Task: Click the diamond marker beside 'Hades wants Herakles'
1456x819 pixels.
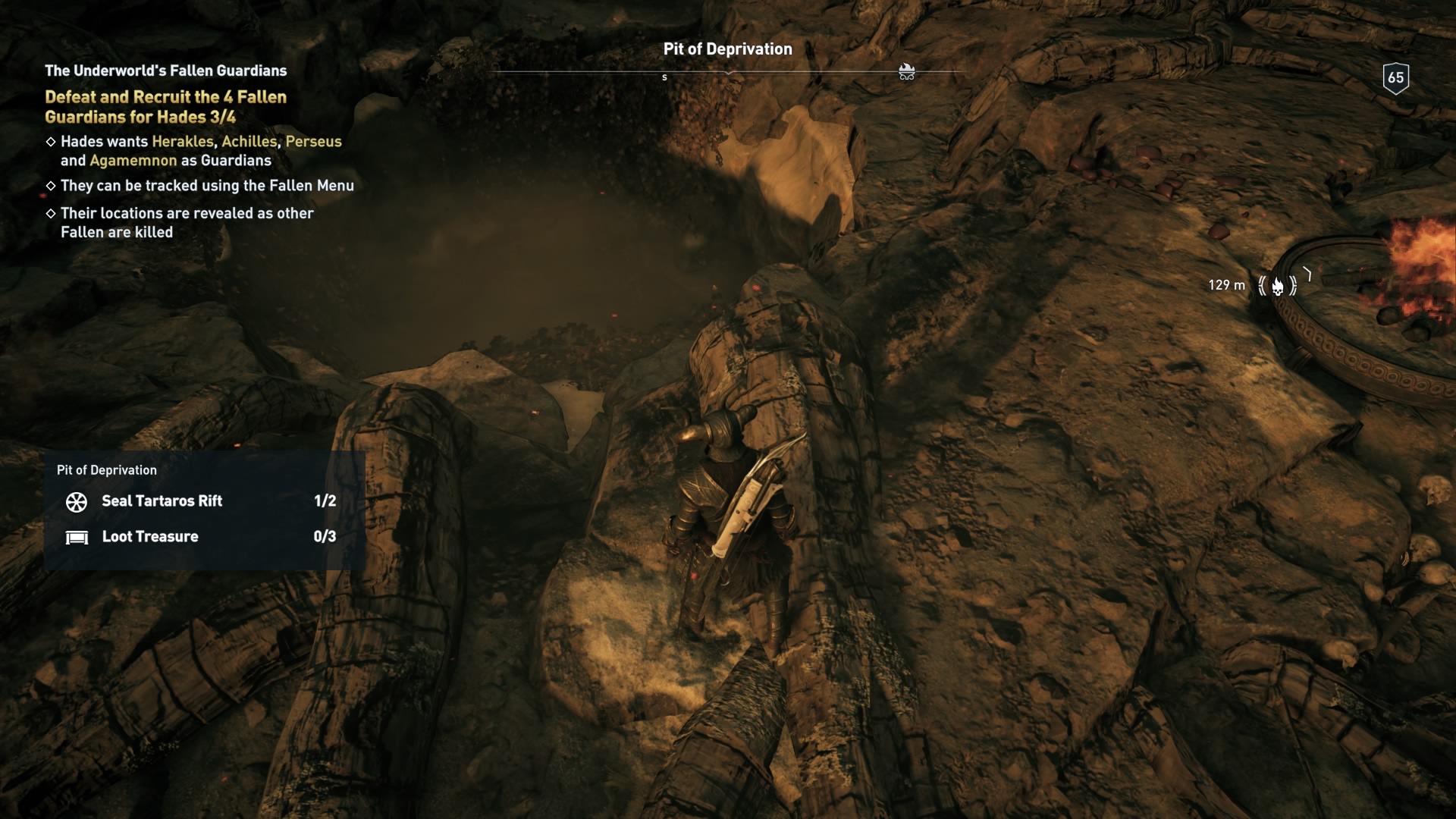Action: 51,142
